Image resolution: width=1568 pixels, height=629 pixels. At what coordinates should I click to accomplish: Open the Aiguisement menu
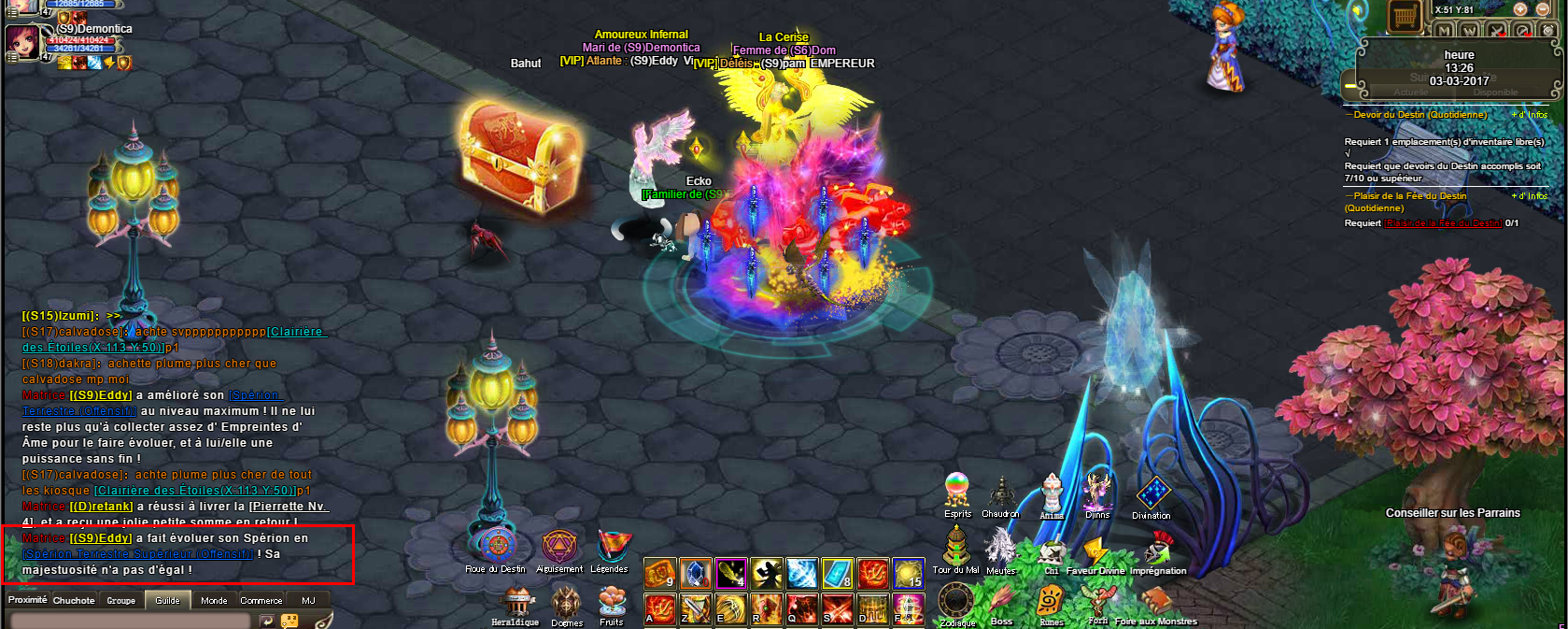pyautogui.click(x=558, y=546)
